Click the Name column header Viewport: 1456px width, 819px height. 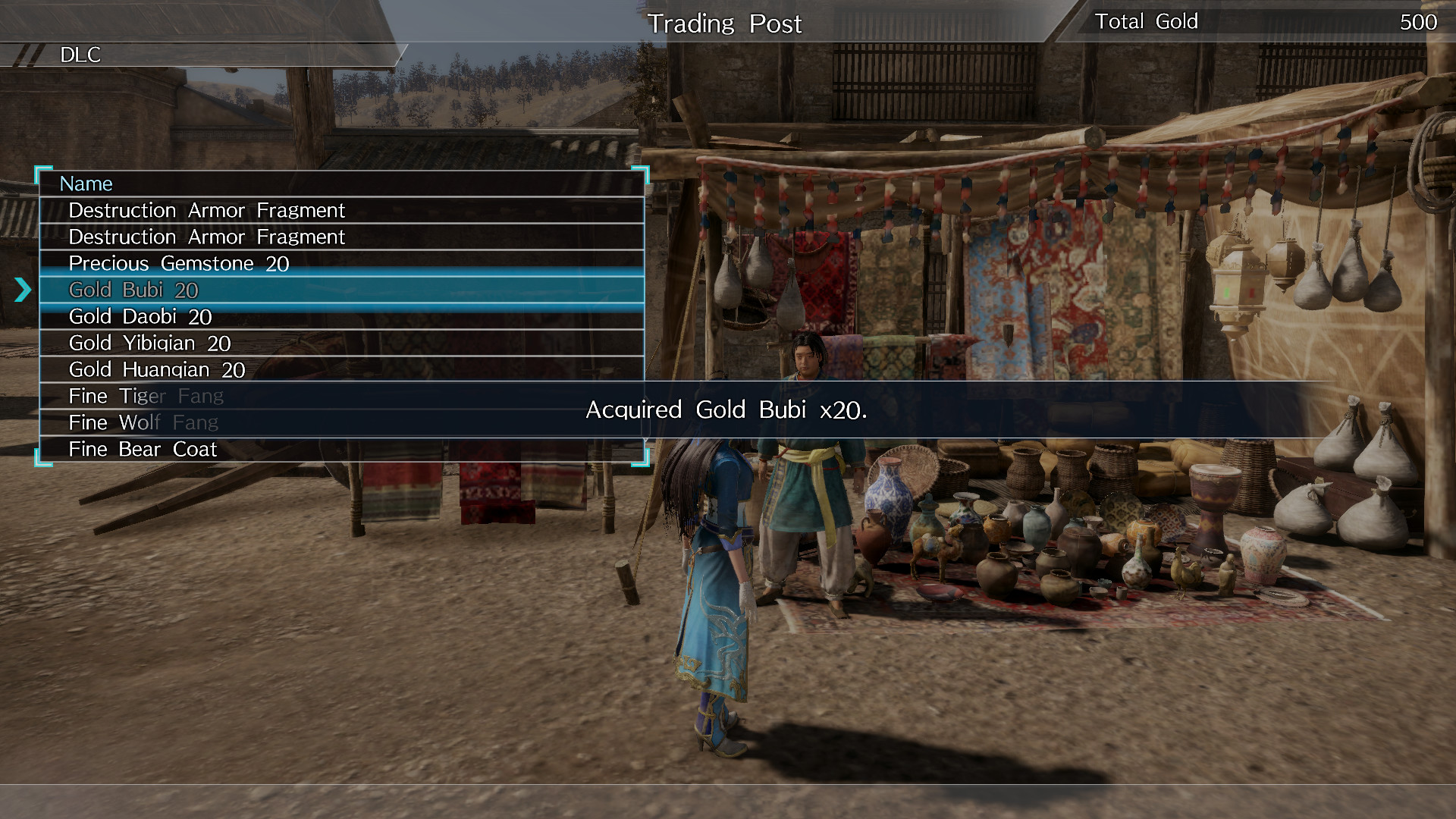pyautogui.click(x=86, y=183)
